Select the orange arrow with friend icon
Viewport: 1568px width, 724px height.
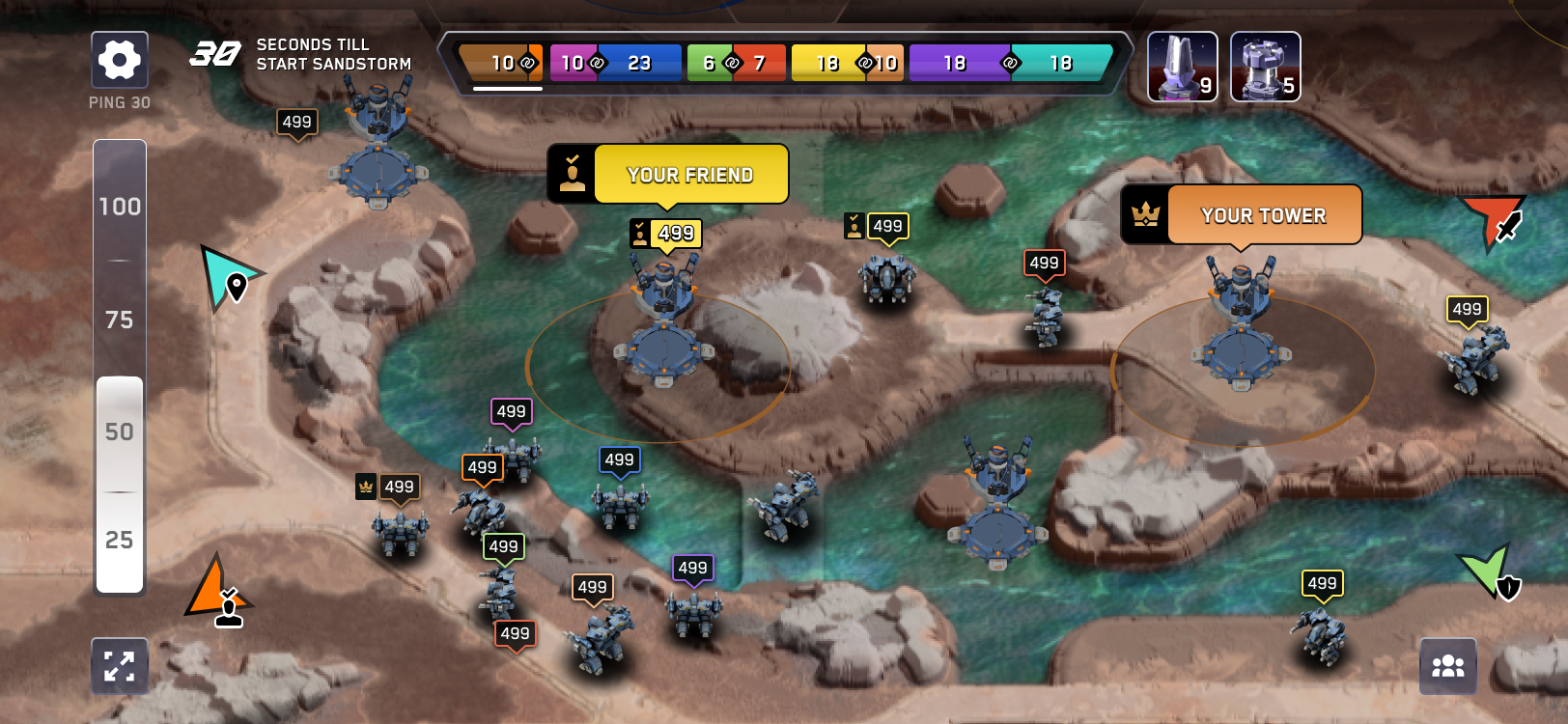[x=218, y=591]
